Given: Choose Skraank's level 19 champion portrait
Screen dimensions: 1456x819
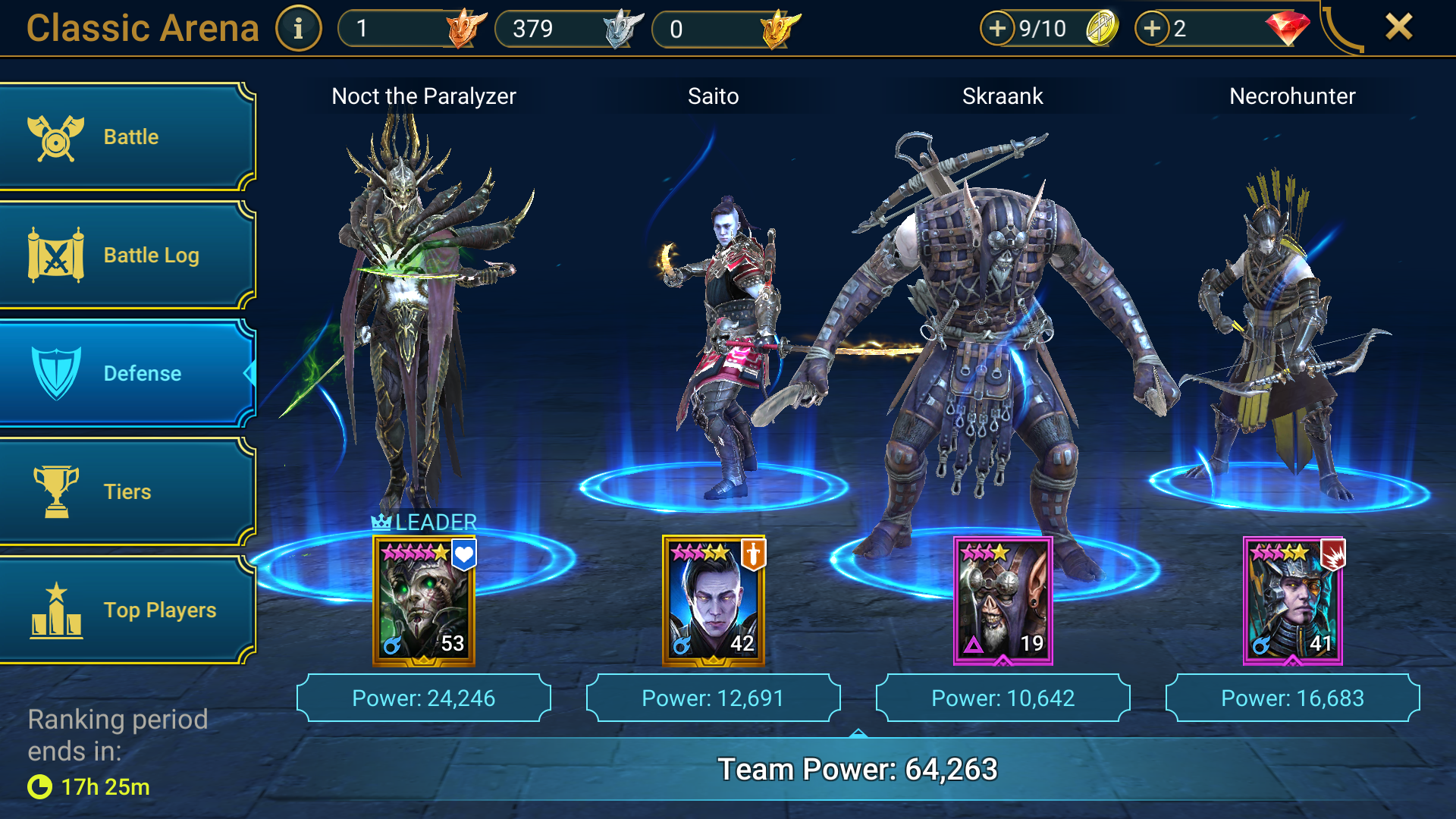Looking at the screenshot, I should pyautogui.click(x=1003, y=601).
